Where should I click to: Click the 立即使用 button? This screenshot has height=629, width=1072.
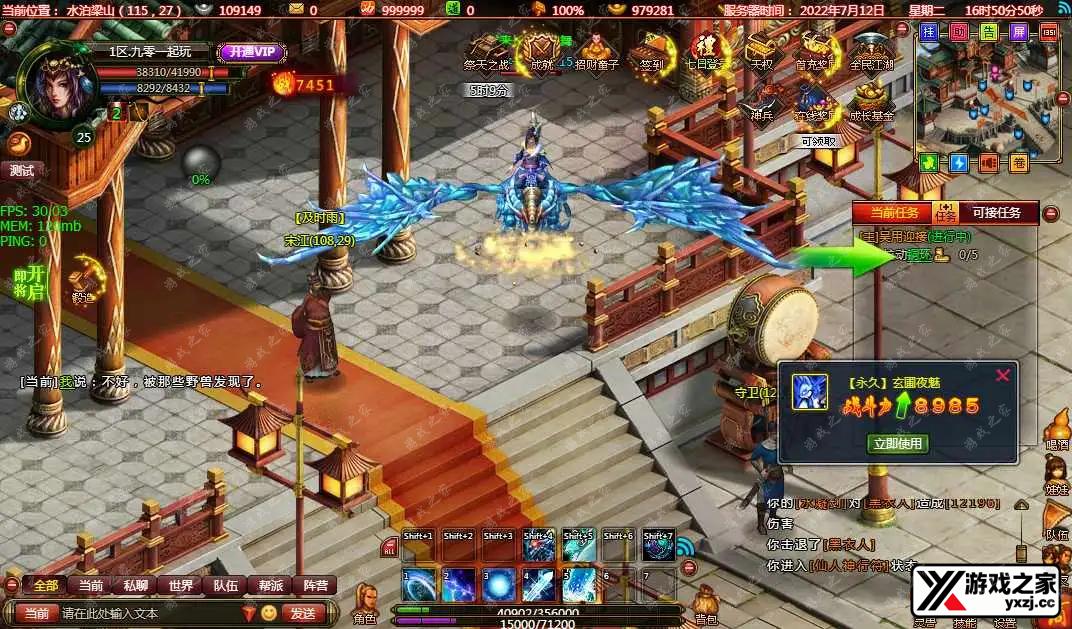[x=899, y=443]
